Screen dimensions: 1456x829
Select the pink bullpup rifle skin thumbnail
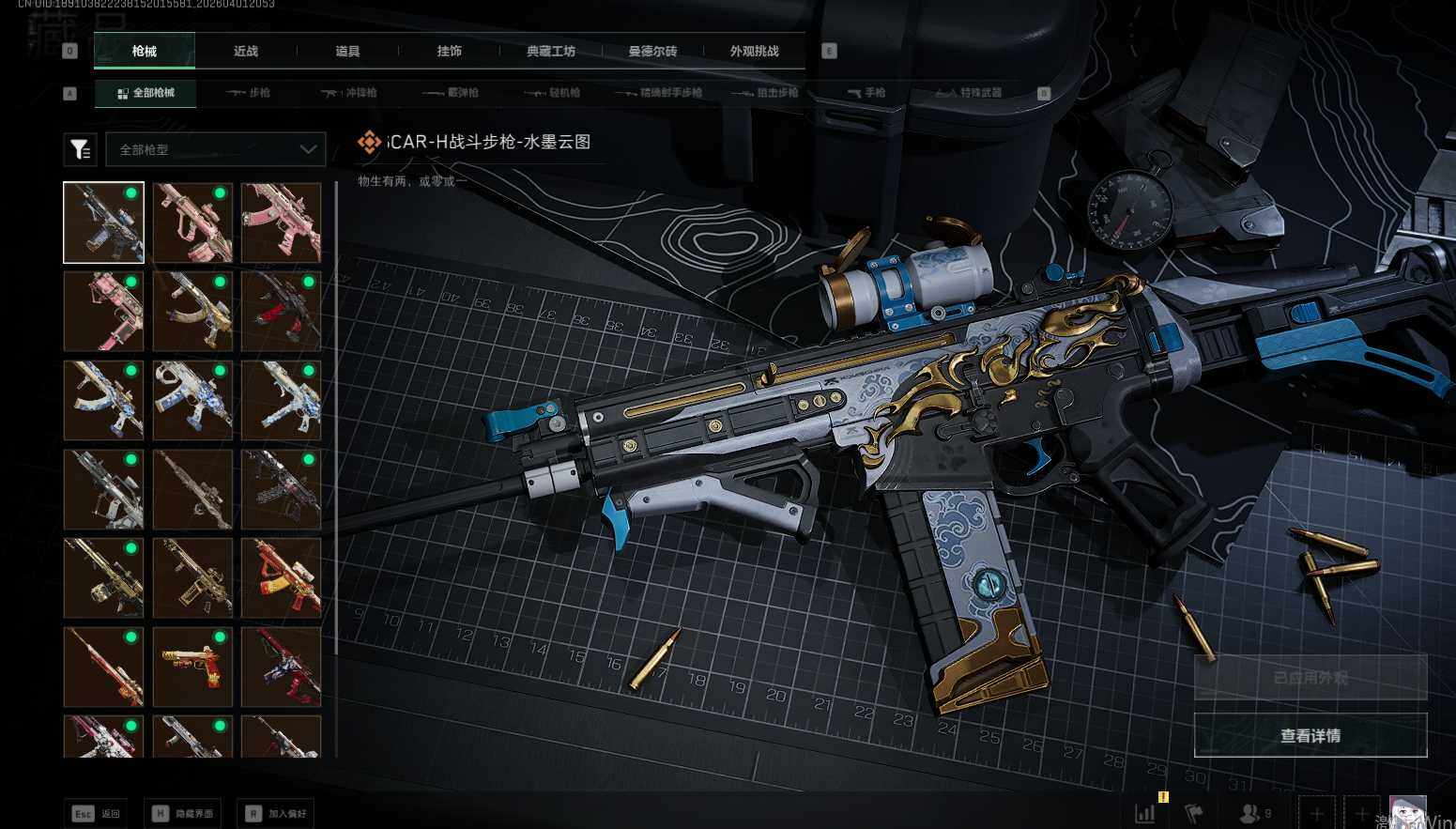point(192,223)
